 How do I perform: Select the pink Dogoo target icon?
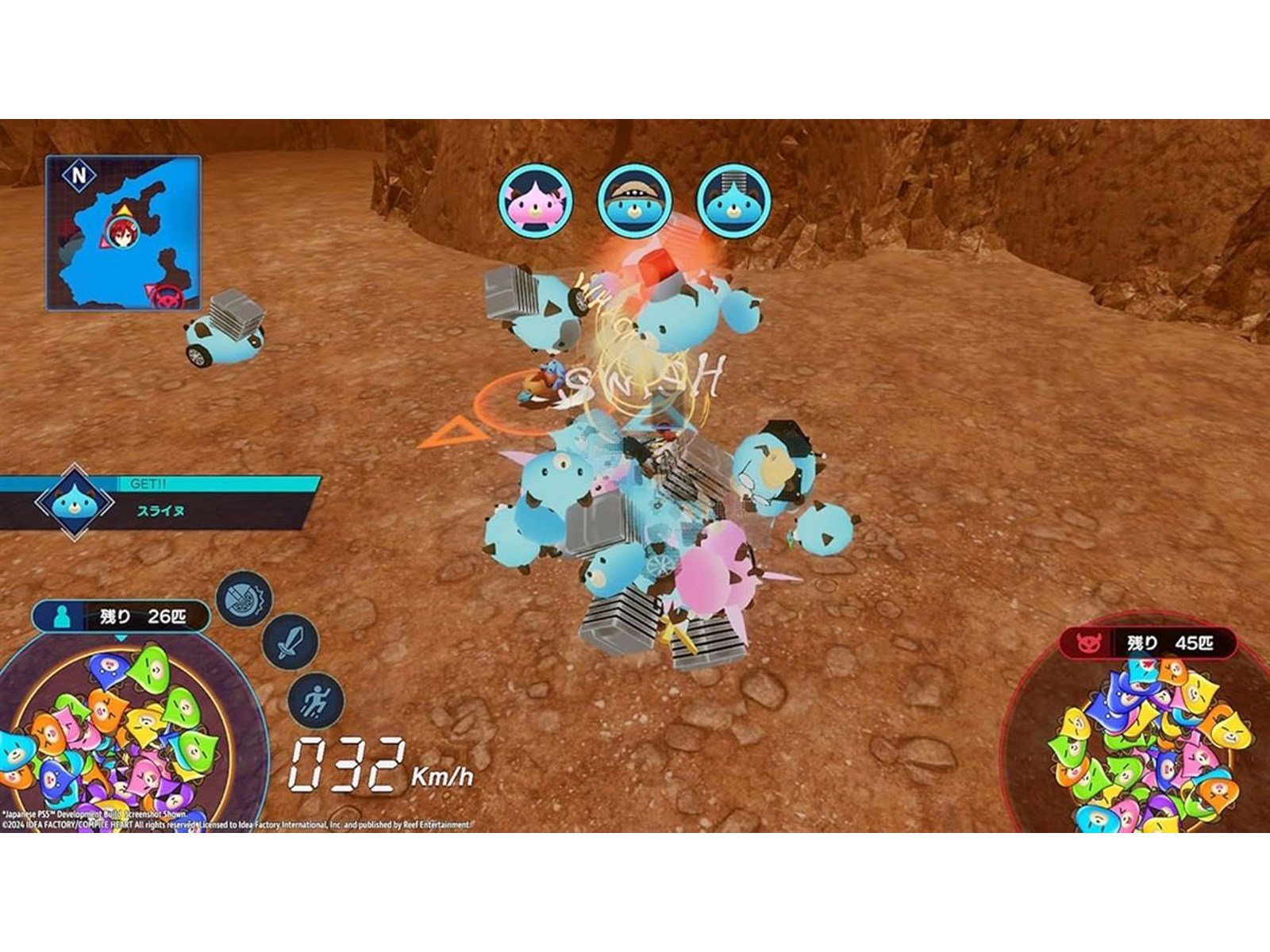pyautogui.click(x=536, y=201)
